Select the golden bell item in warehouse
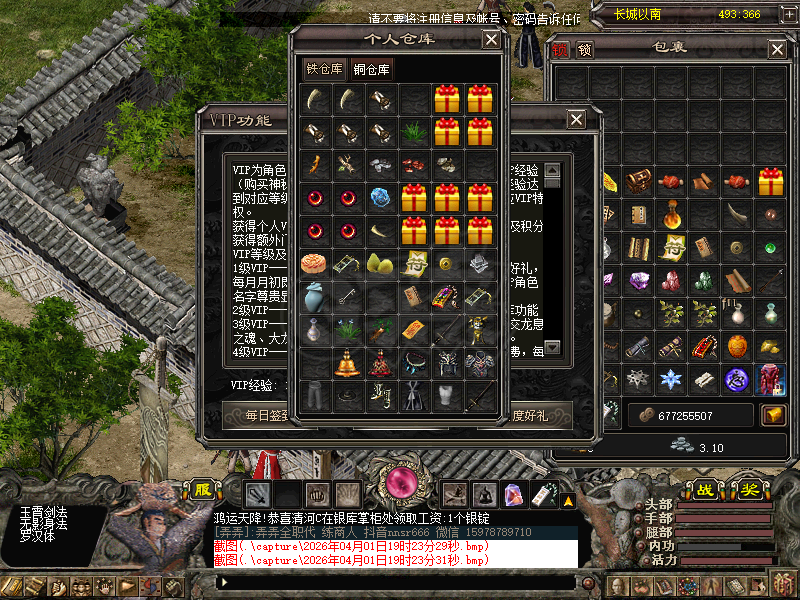Image resolution: width=800 pixels, height=600 pixels. click(x=347, y=363)
